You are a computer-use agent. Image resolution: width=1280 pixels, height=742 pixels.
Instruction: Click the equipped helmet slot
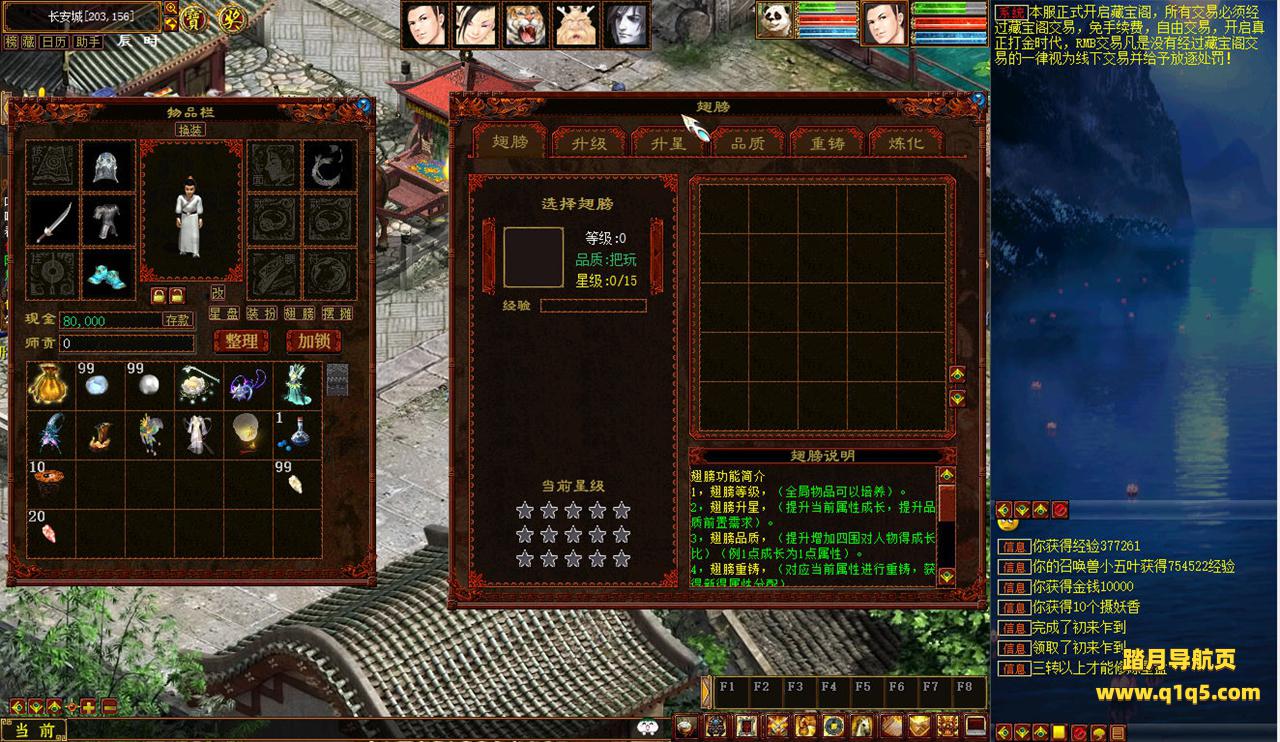coord(107,166)
